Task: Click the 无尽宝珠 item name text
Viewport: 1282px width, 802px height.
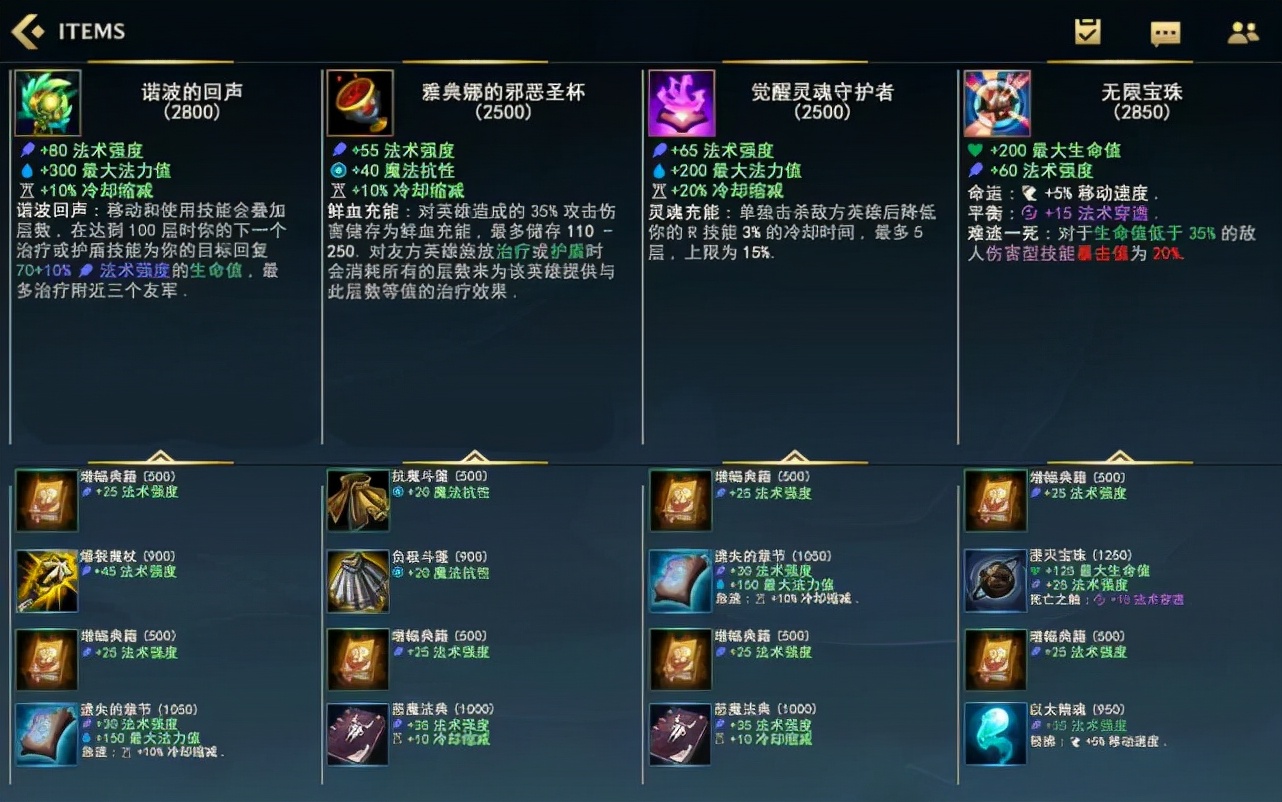Action: (x=1143, y=90)
